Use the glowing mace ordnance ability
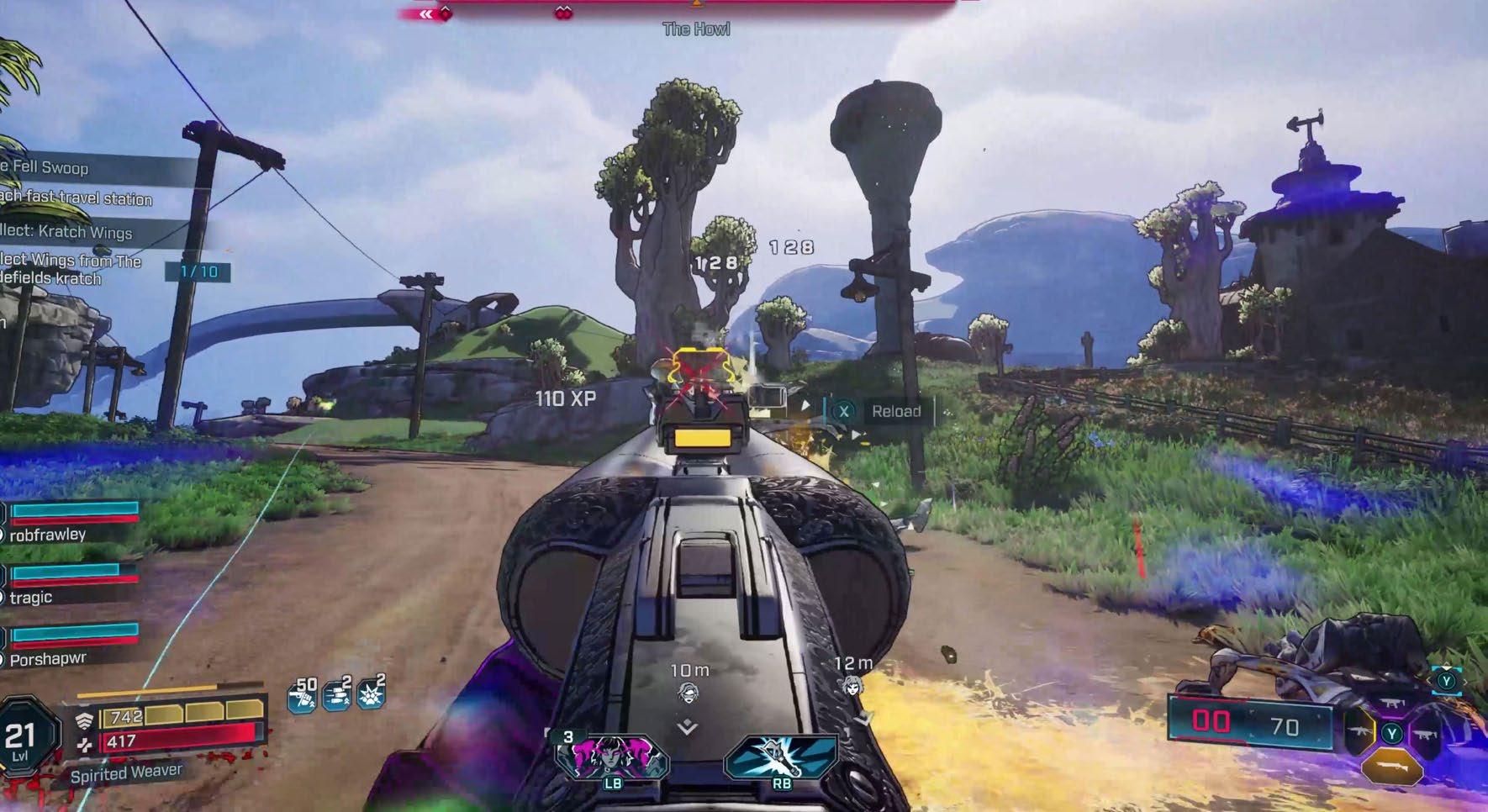 coord(781,755)
